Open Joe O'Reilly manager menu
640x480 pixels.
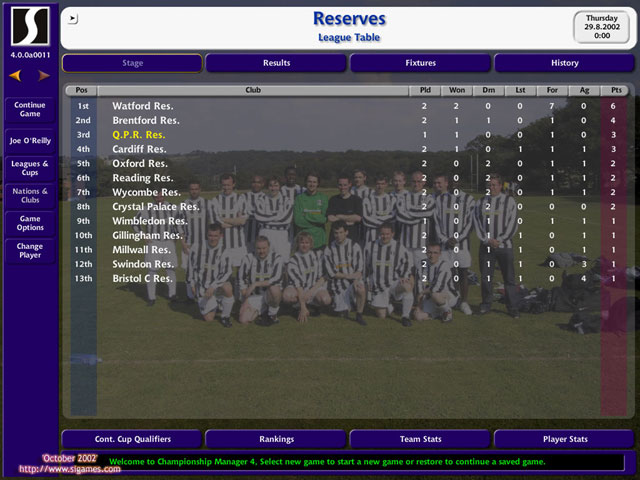(x=30, y=141)
